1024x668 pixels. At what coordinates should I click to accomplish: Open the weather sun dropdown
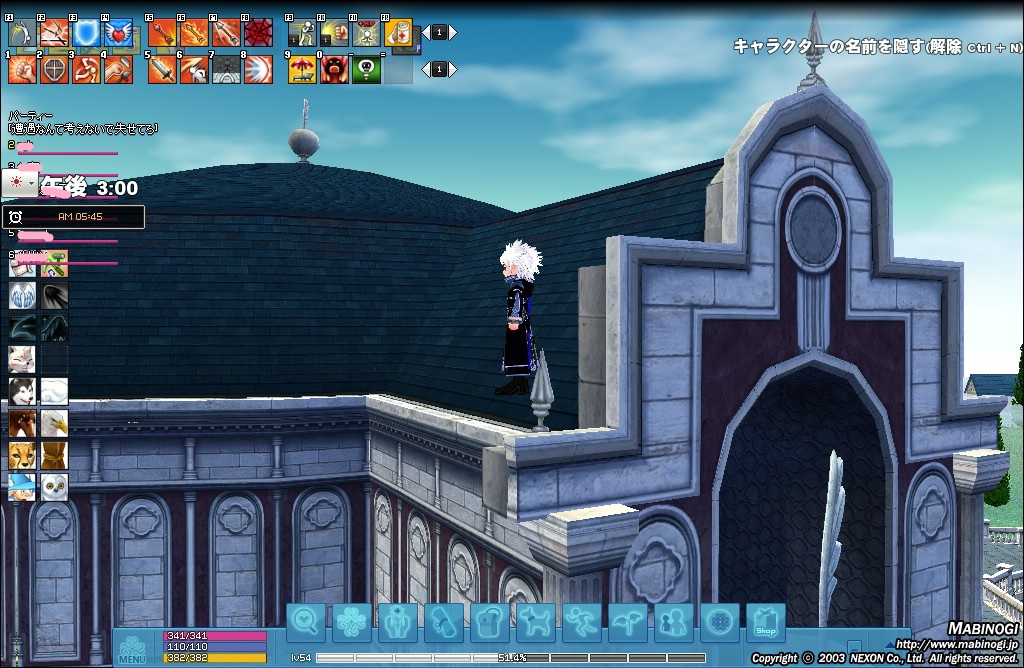(20, 183)
